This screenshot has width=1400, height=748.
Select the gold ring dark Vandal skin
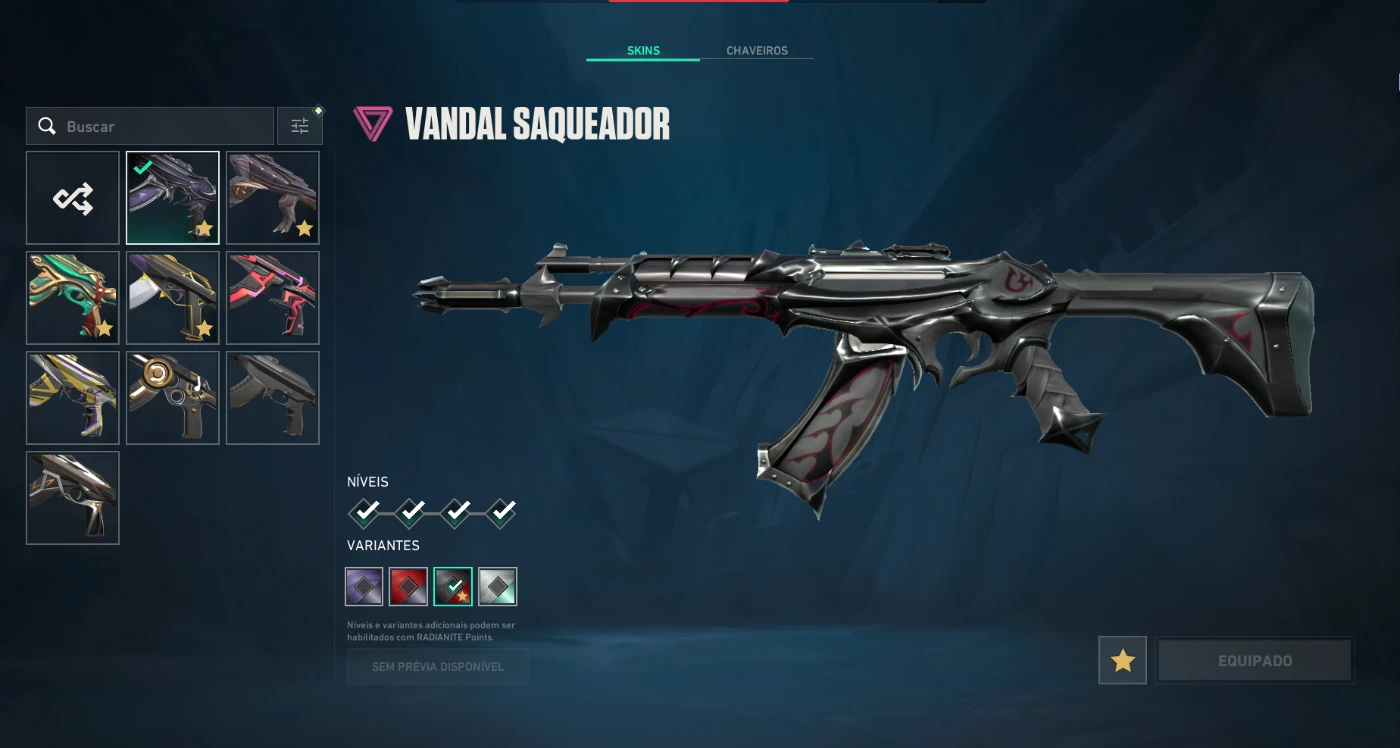173,398
